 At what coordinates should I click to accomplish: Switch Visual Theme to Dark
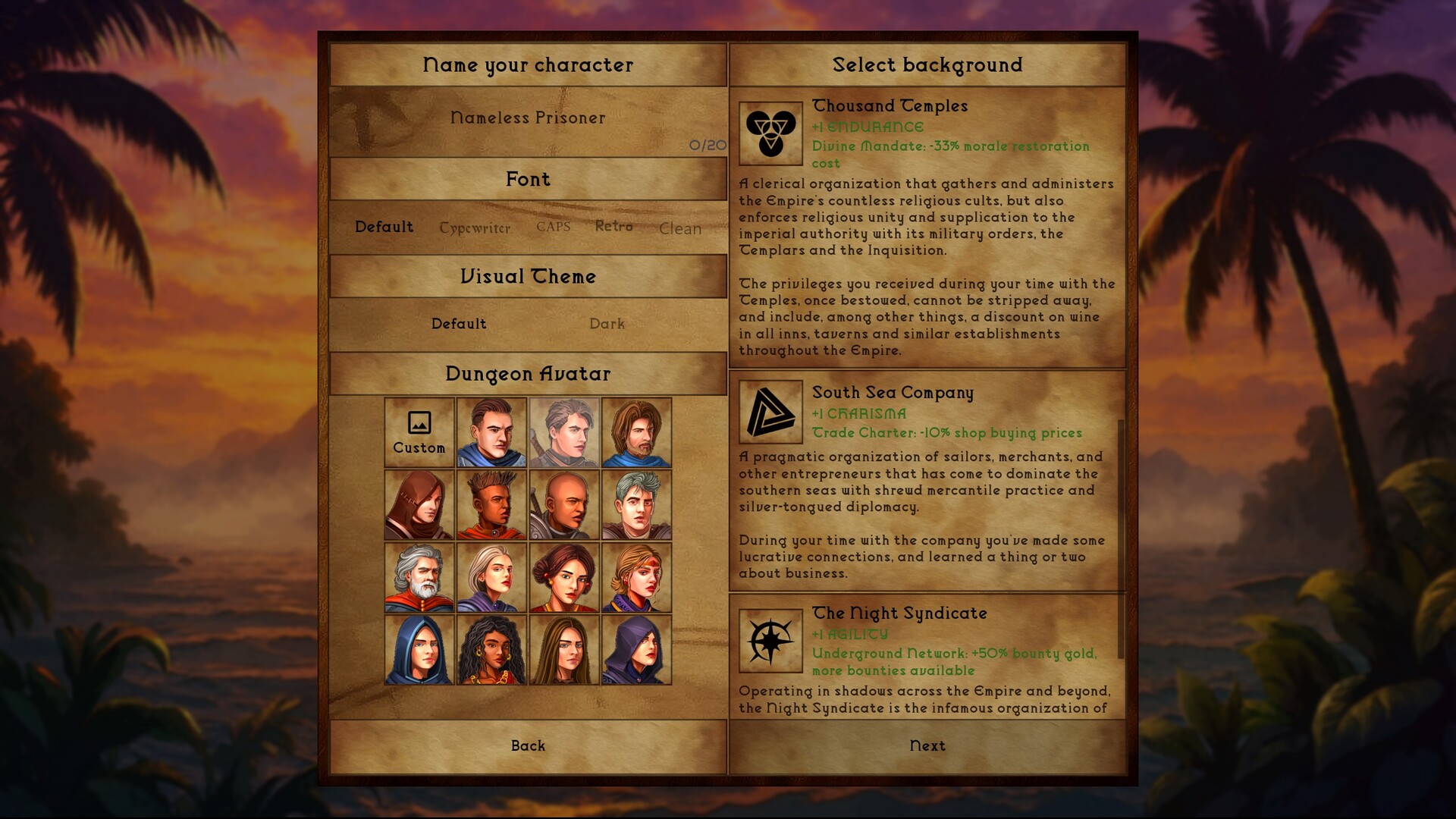coord(607,324)
